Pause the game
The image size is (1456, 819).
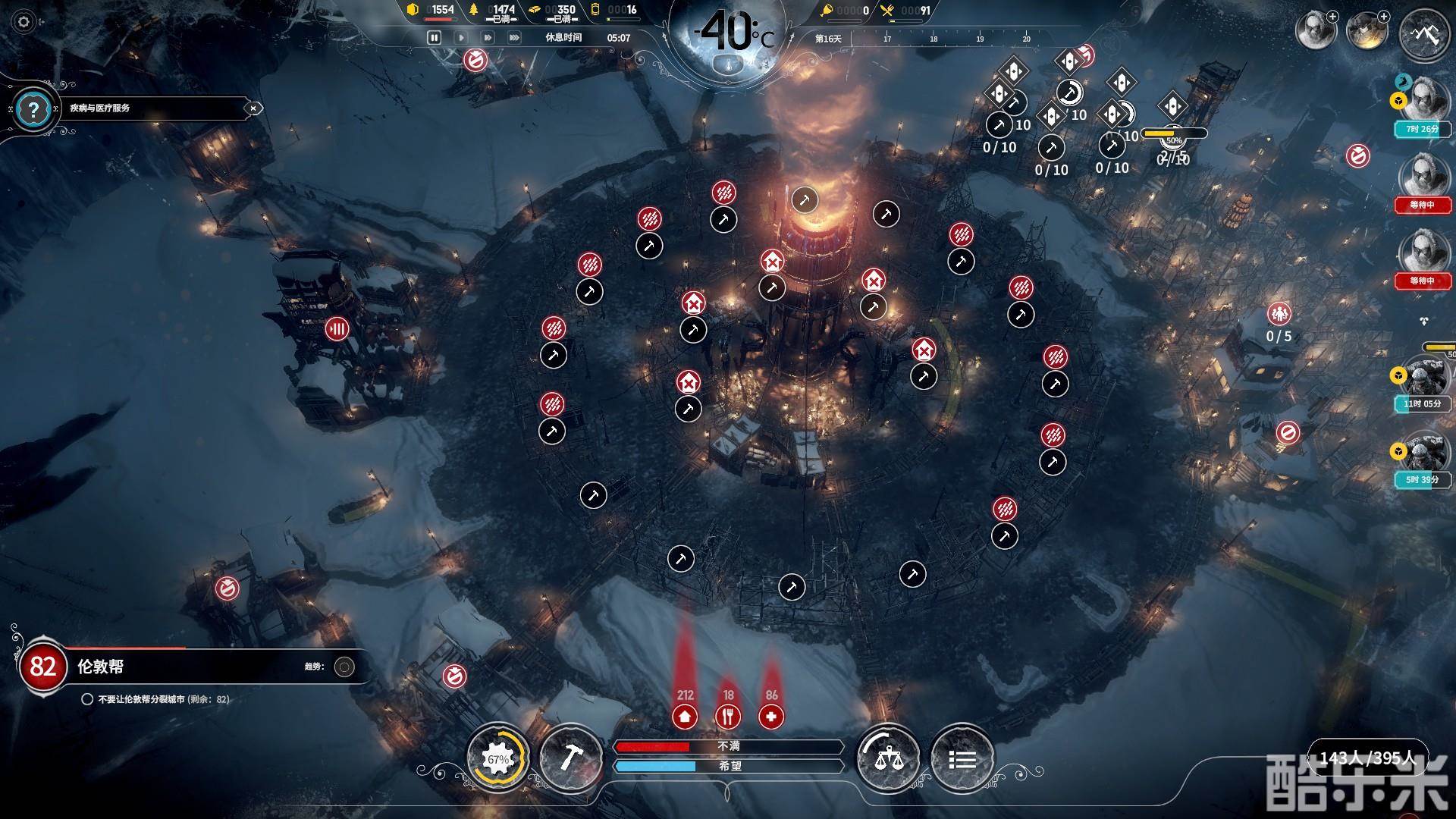(x=435, y=37)
